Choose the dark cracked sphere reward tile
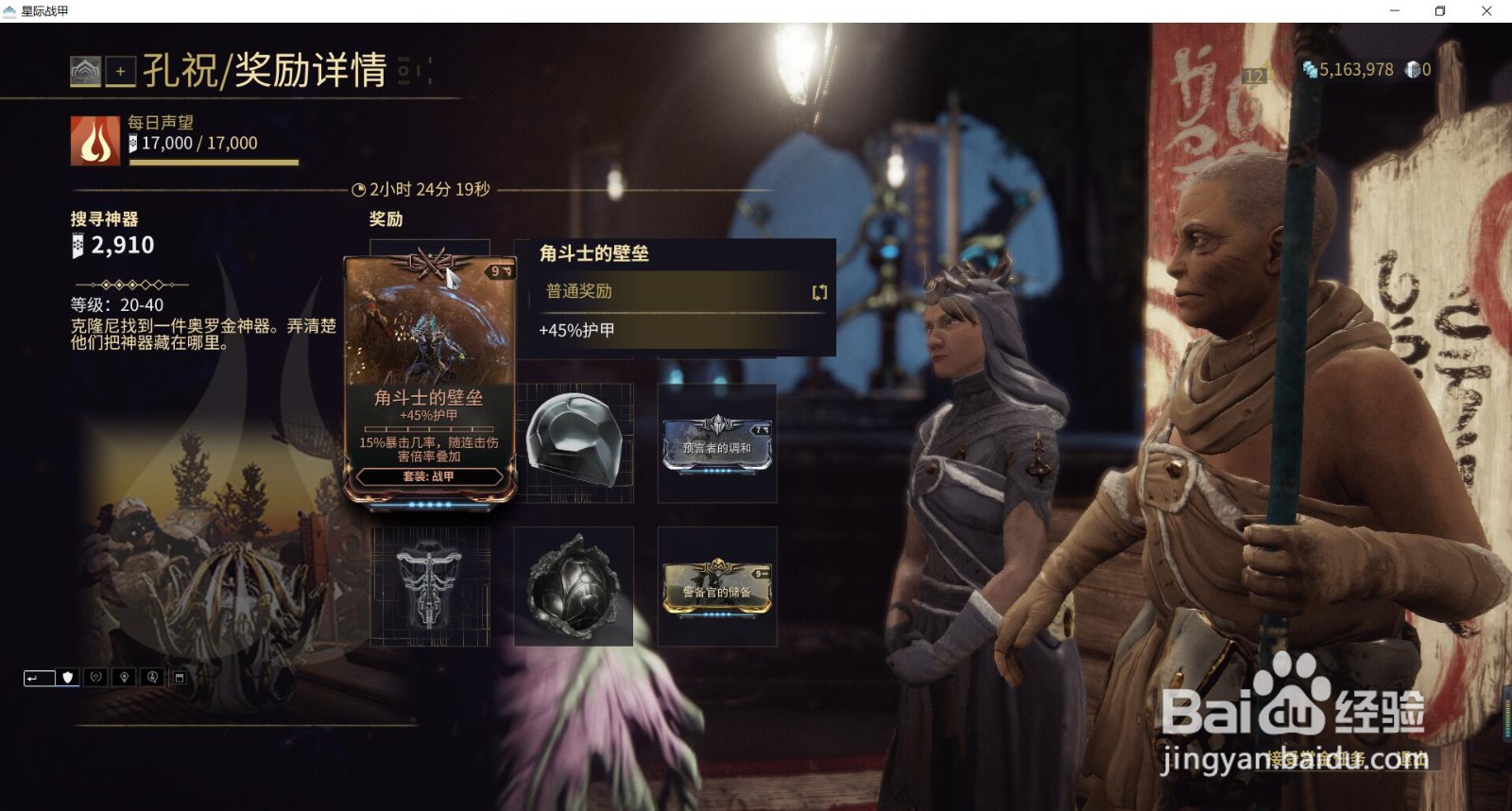This screenshot has width=1512, height=811. coord(574,587)
